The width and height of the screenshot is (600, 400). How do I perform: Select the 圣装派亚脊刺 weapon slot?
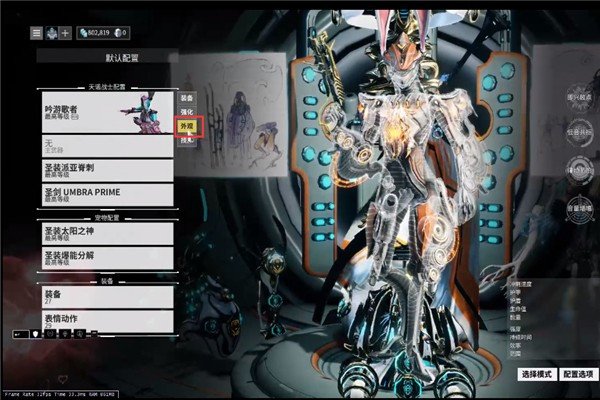coord(106,170)
